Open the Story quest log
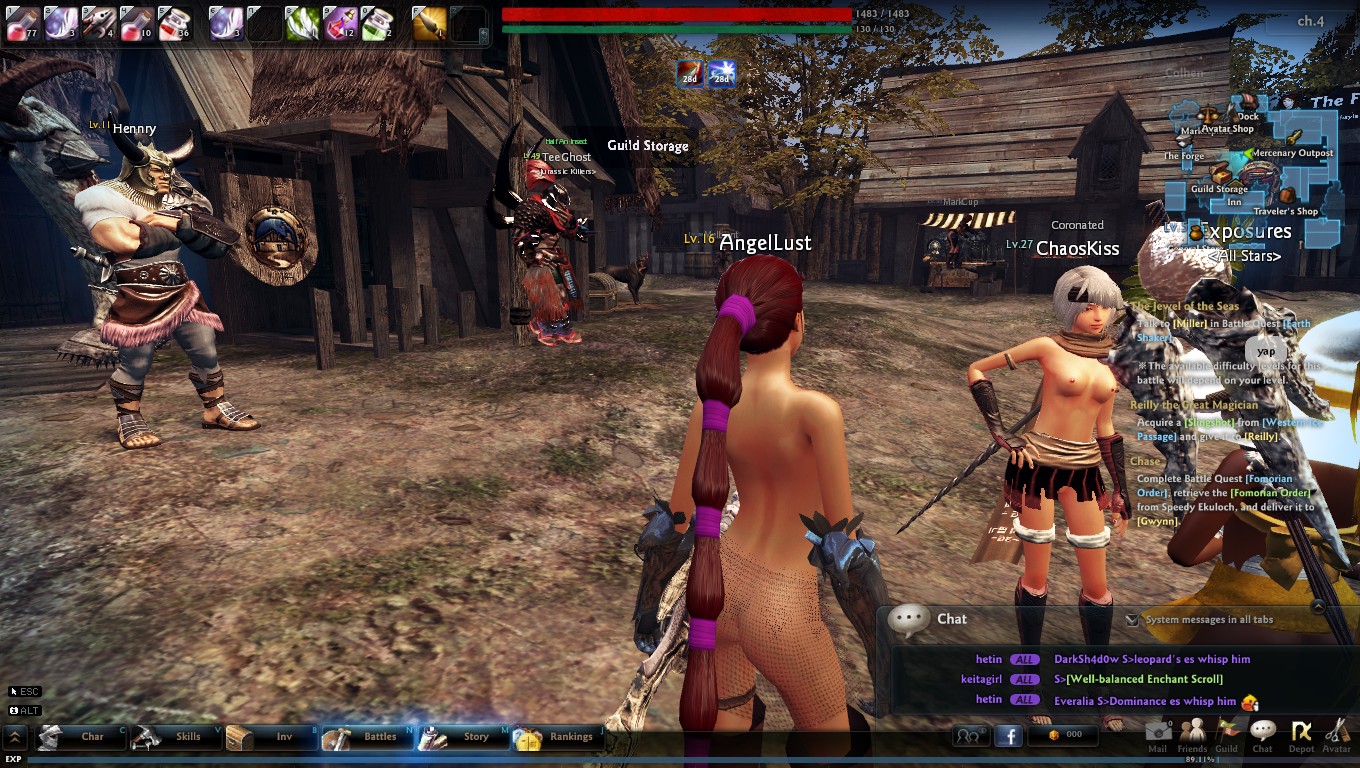Image resolution: width=1360 pixels, height=768 pixels. pos(464,737)
